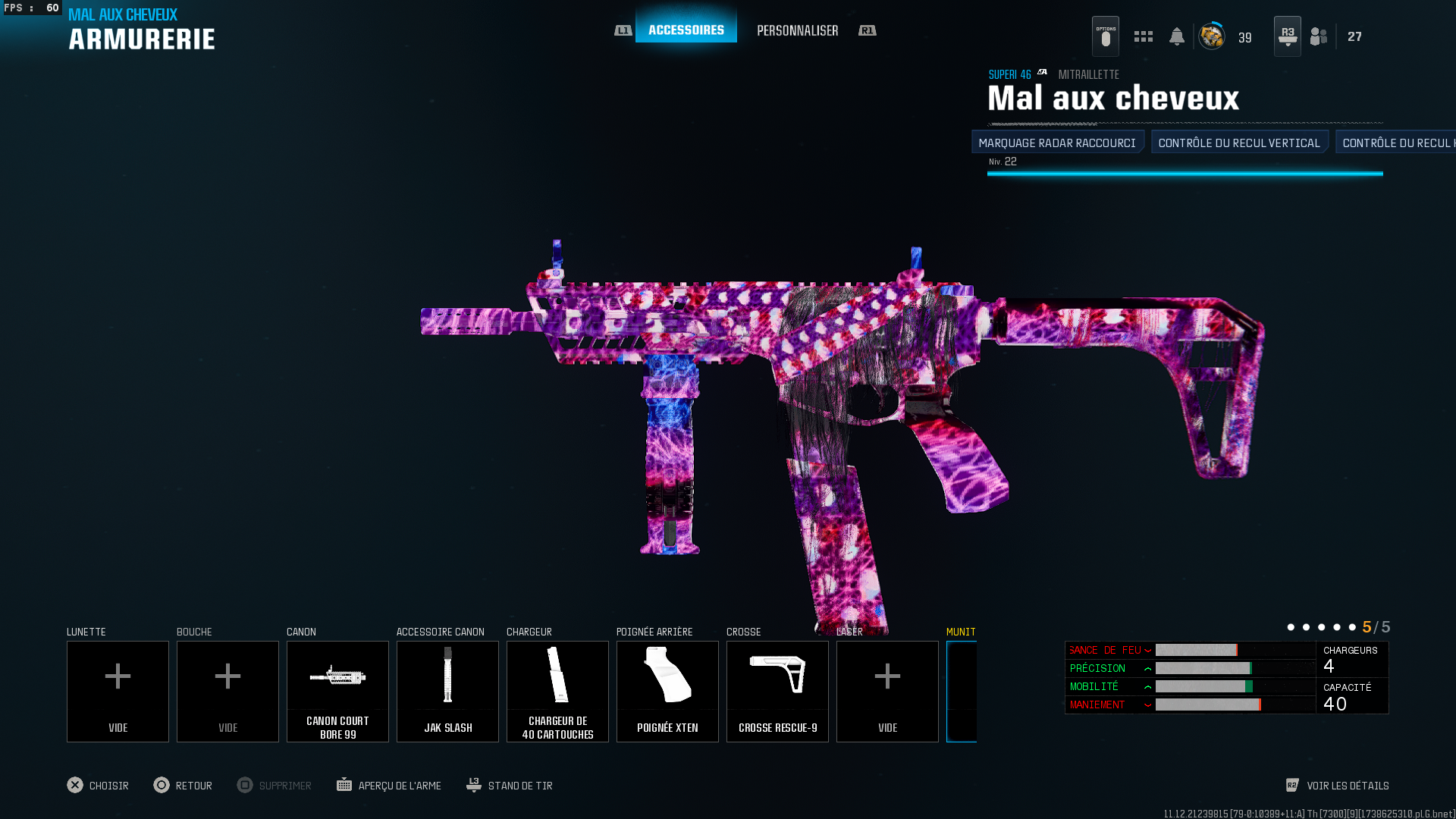Open the empty Laser attachment slot
1456x819 pixels.
(x=887, y=691)
